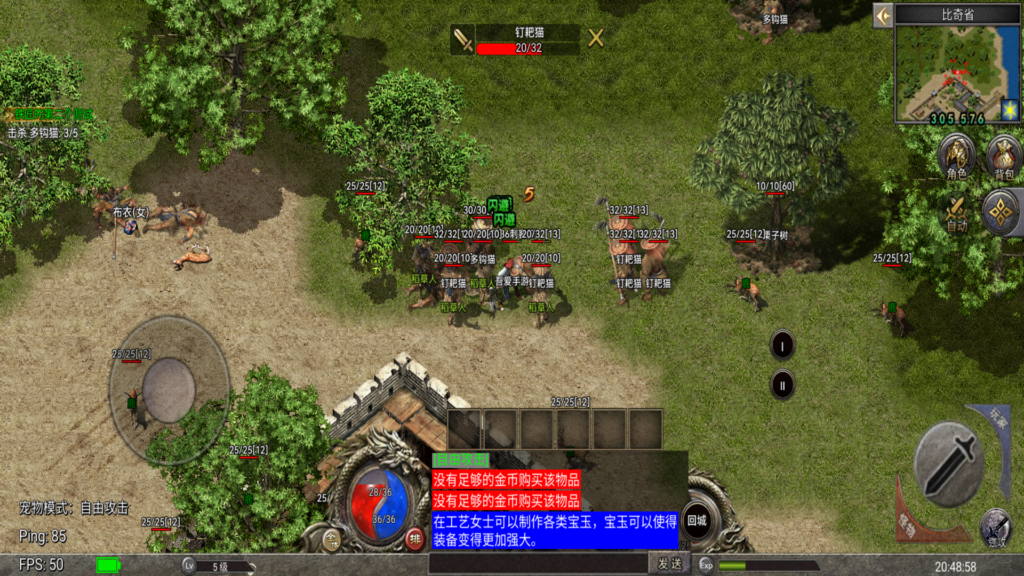Send the chat message with 发送
Image resolution: width=1024 pixels, height=576 pixels.
[669, 564]
